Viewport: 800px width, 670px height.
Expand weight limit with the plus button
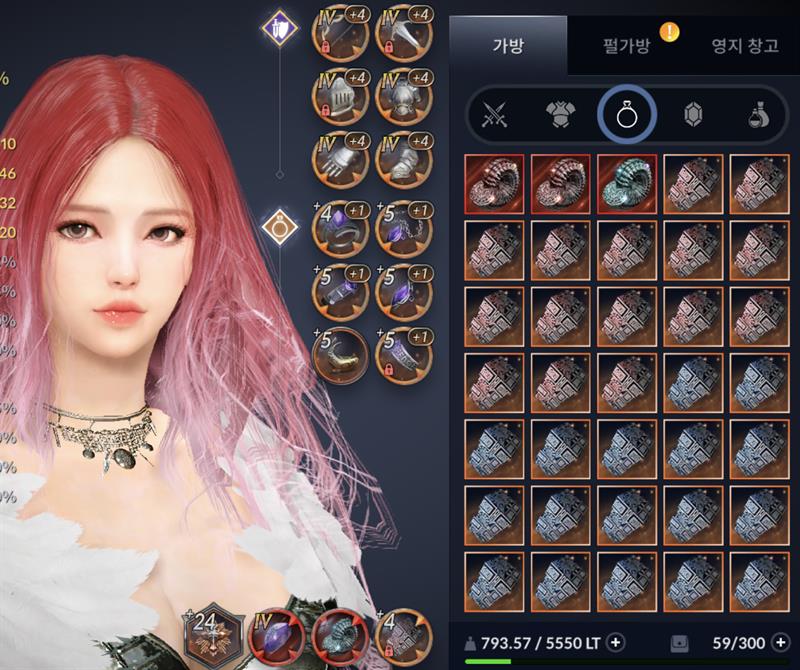(616, 642)
